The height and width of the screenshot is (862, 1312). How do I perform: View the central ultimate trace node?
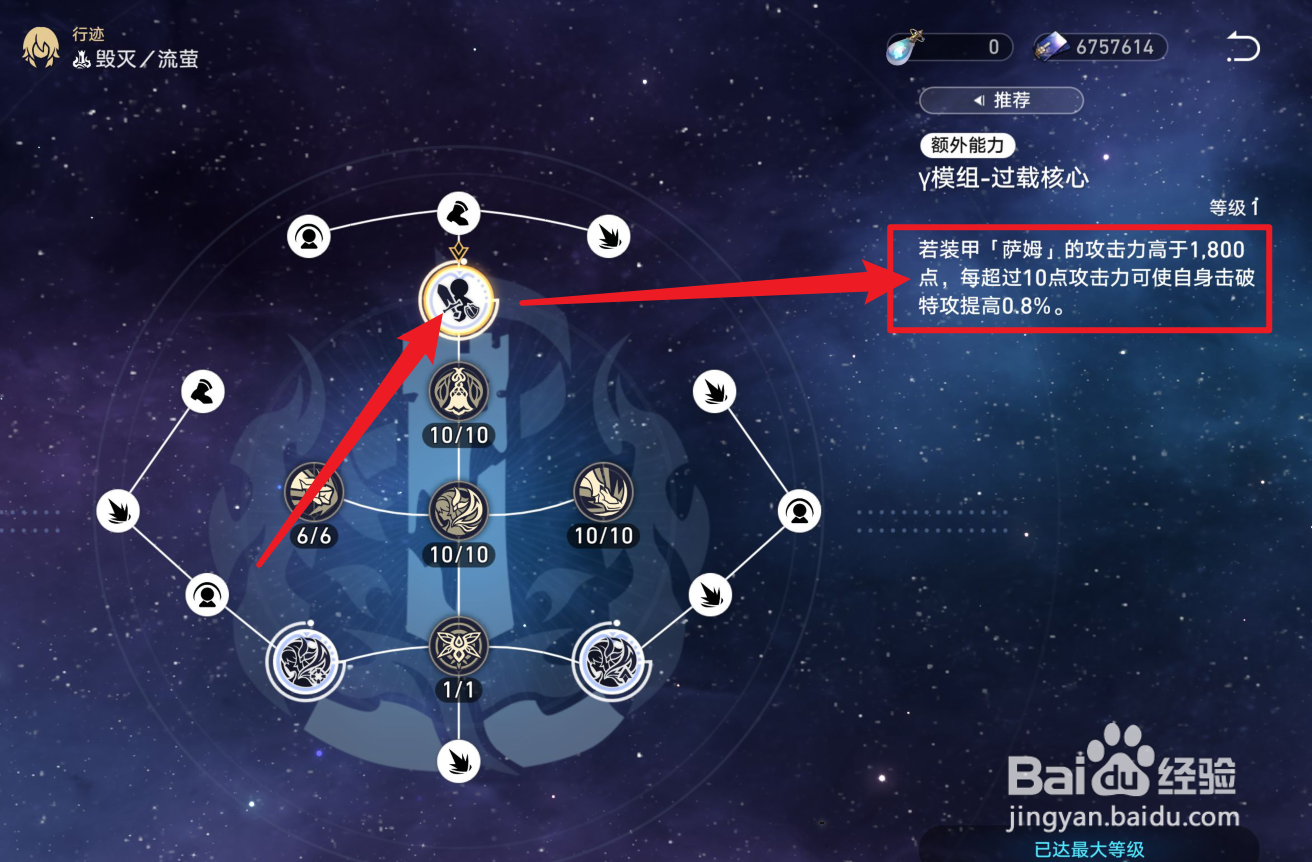pos(459,510)
